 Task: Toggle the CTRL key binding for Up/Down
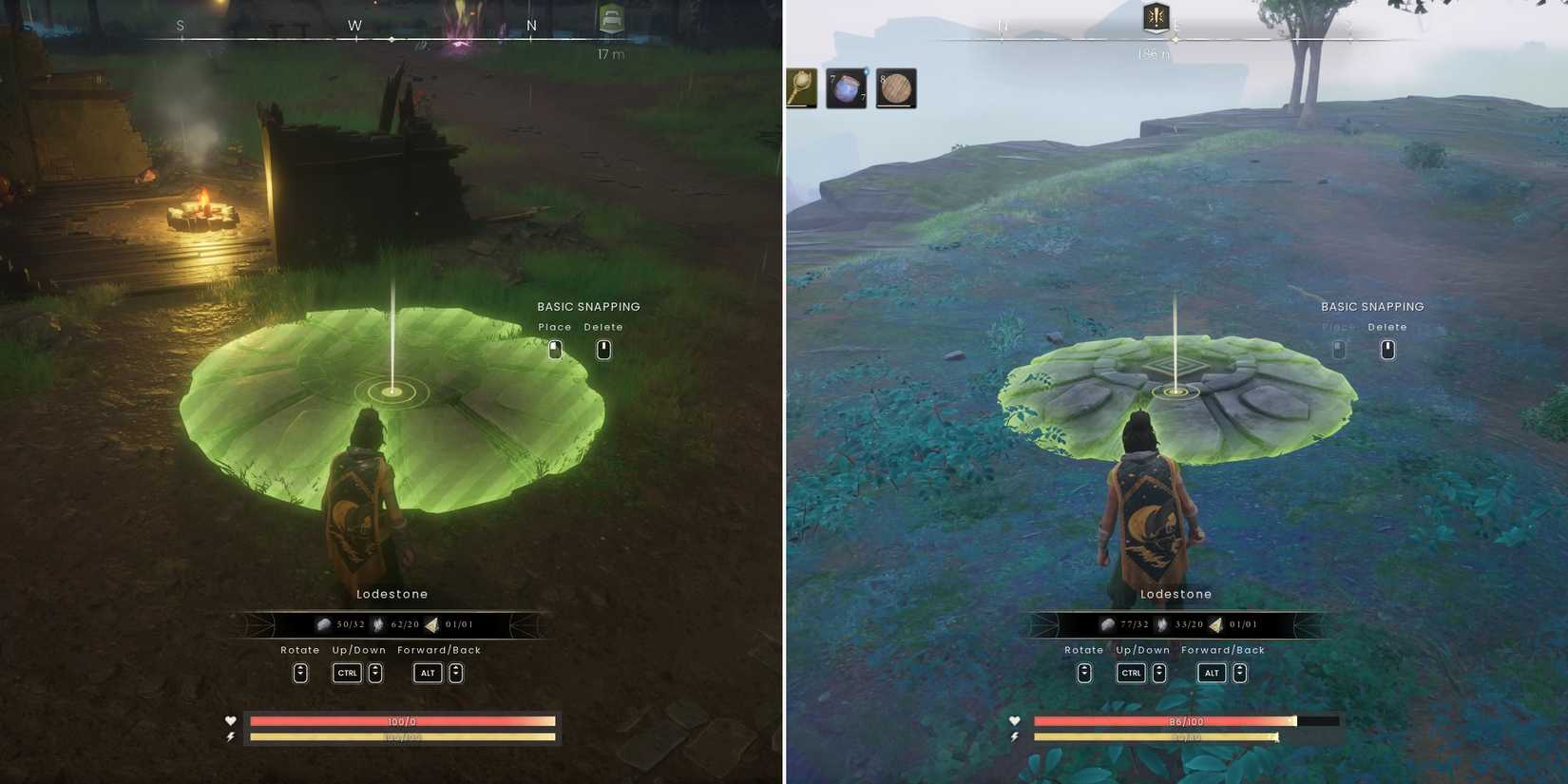coord(347,673)
